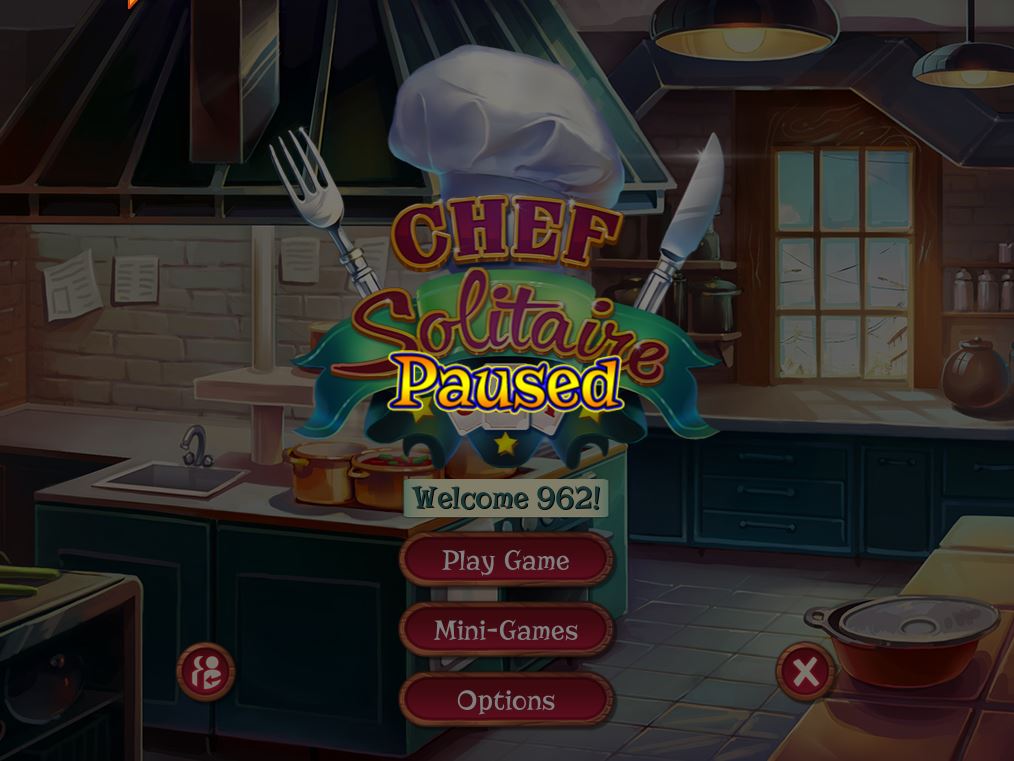This screenshot has height=761, width=1014.
Task: Select the Welcome 962 player name banner
Action: pyautogui.click(x=506, y=498)
